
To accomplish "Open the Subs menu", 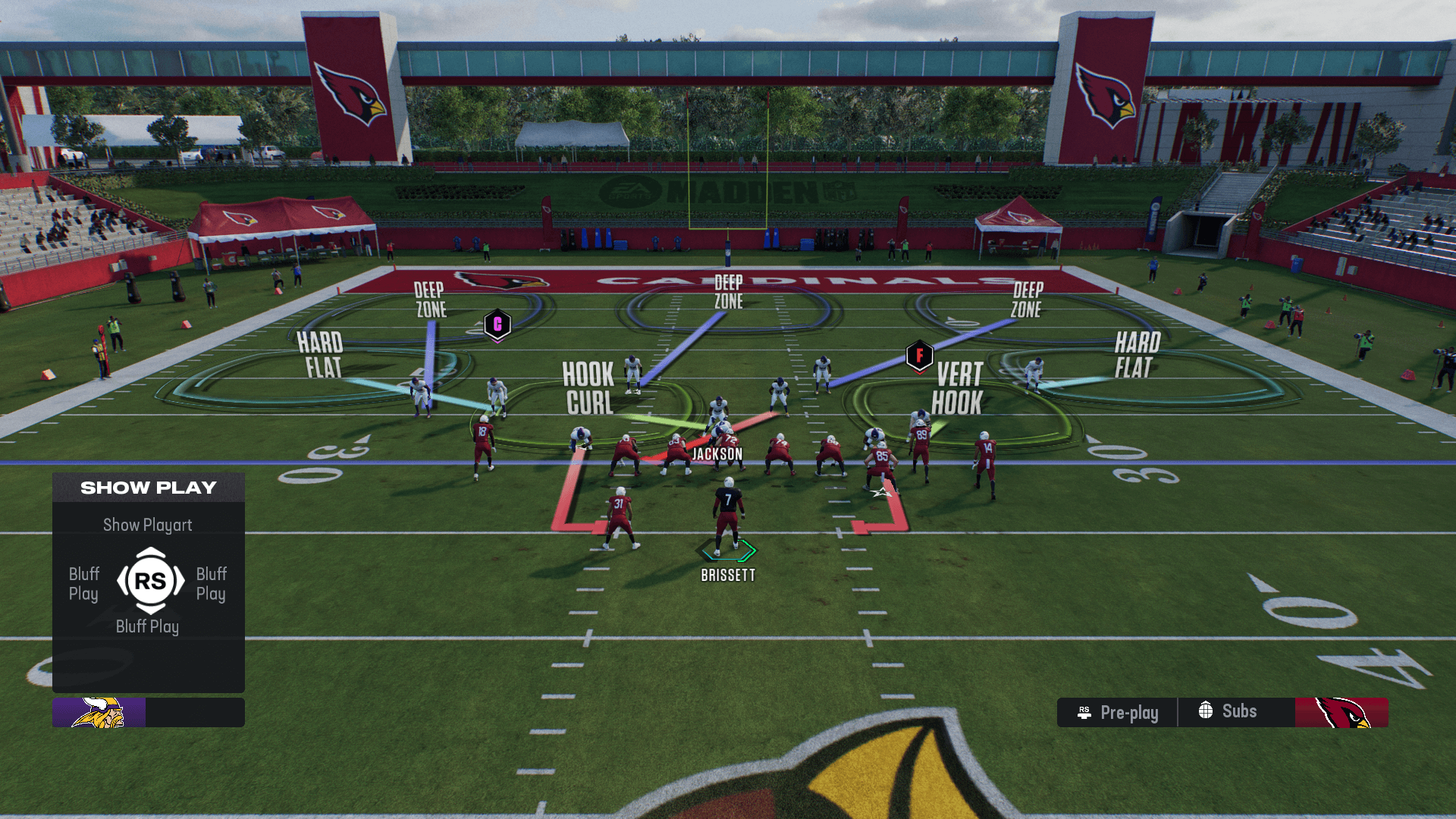I will (x=1228, y=711).
